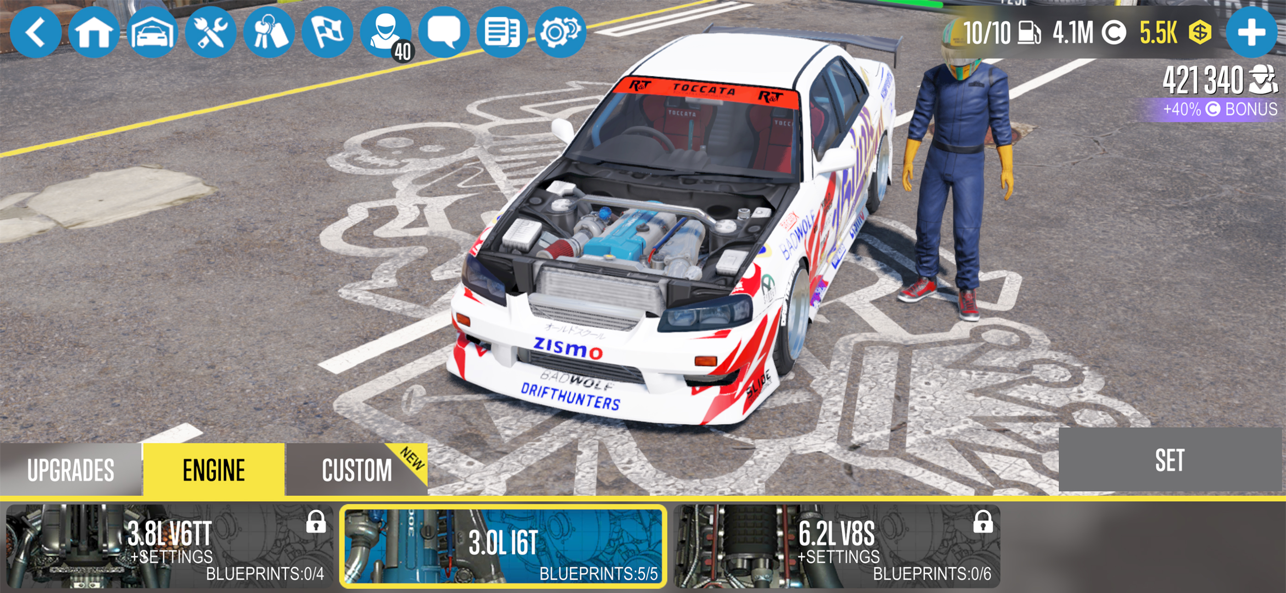Image resolution: width=1286 pixels, height=593 pixels.
Task: Show the news list icon
Action: tap(502, 32)
